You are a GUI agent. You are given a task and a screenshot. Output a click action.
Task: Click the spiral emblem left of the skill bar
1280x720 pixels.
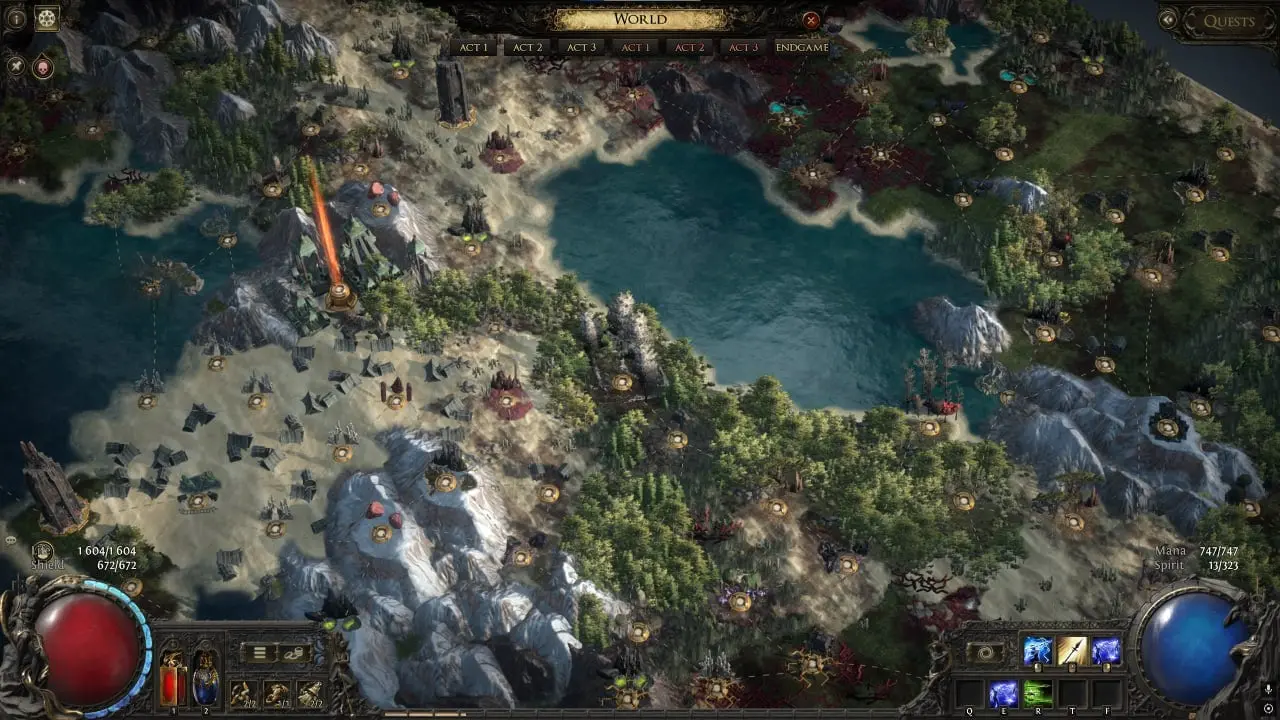click(985, 654)
